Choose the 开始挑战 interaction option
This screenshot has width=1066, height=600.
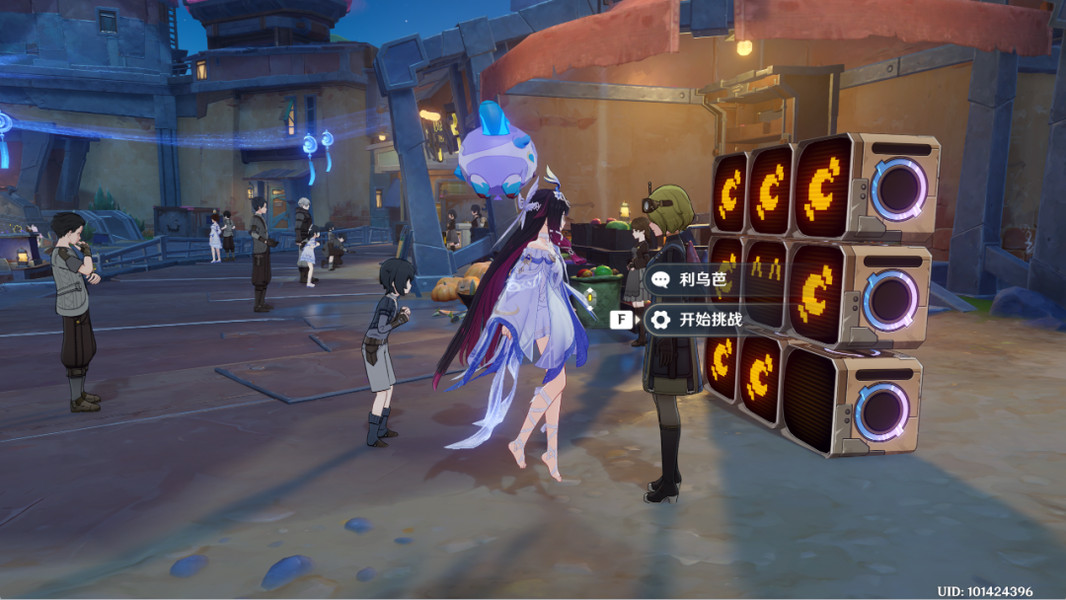pyautogui.click(x=708, y=320)
